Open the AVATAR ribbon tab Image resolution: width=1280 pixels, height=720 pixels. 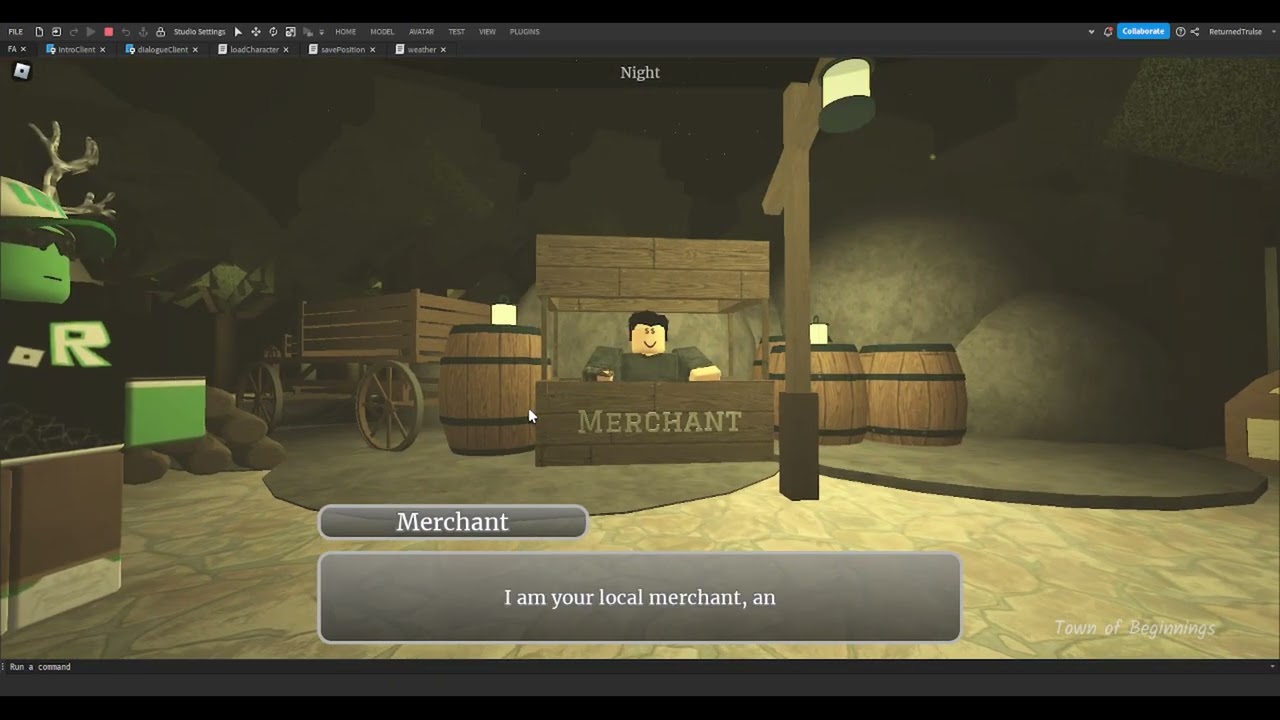click(421, 32)
